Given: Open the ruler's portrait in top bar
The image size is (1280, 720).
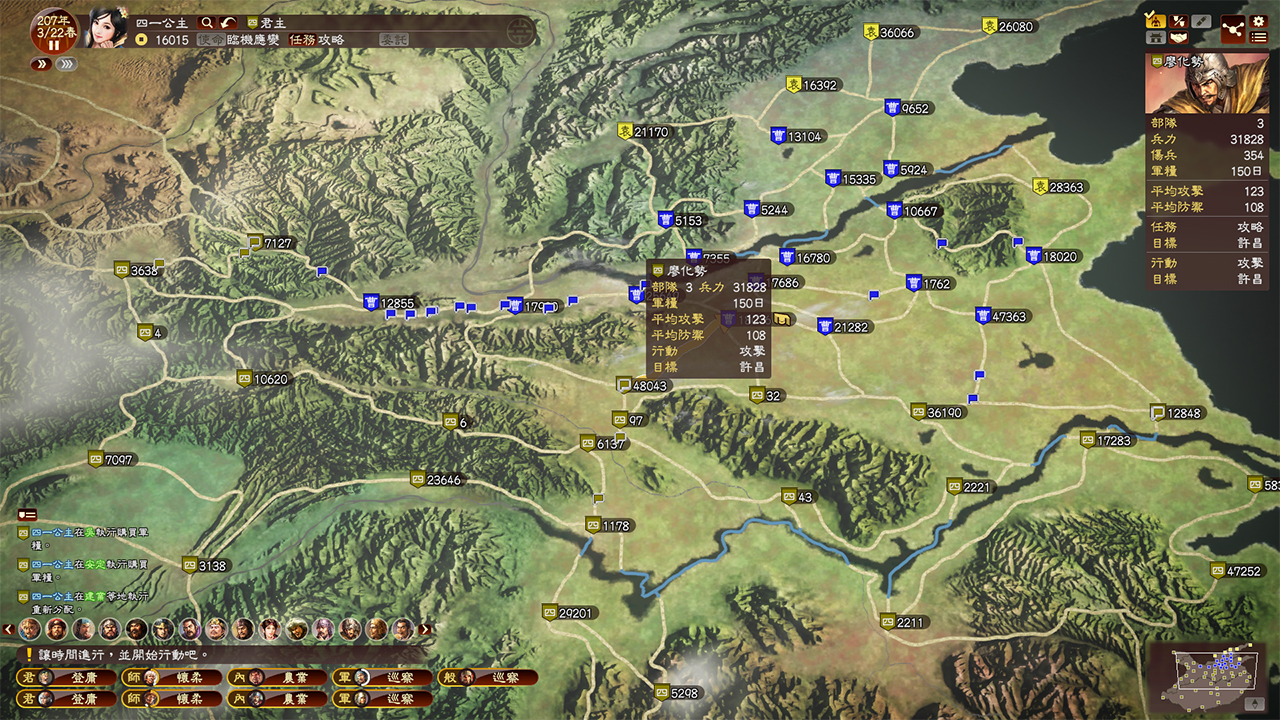Looking at the screenshot, I should point(107,27).
